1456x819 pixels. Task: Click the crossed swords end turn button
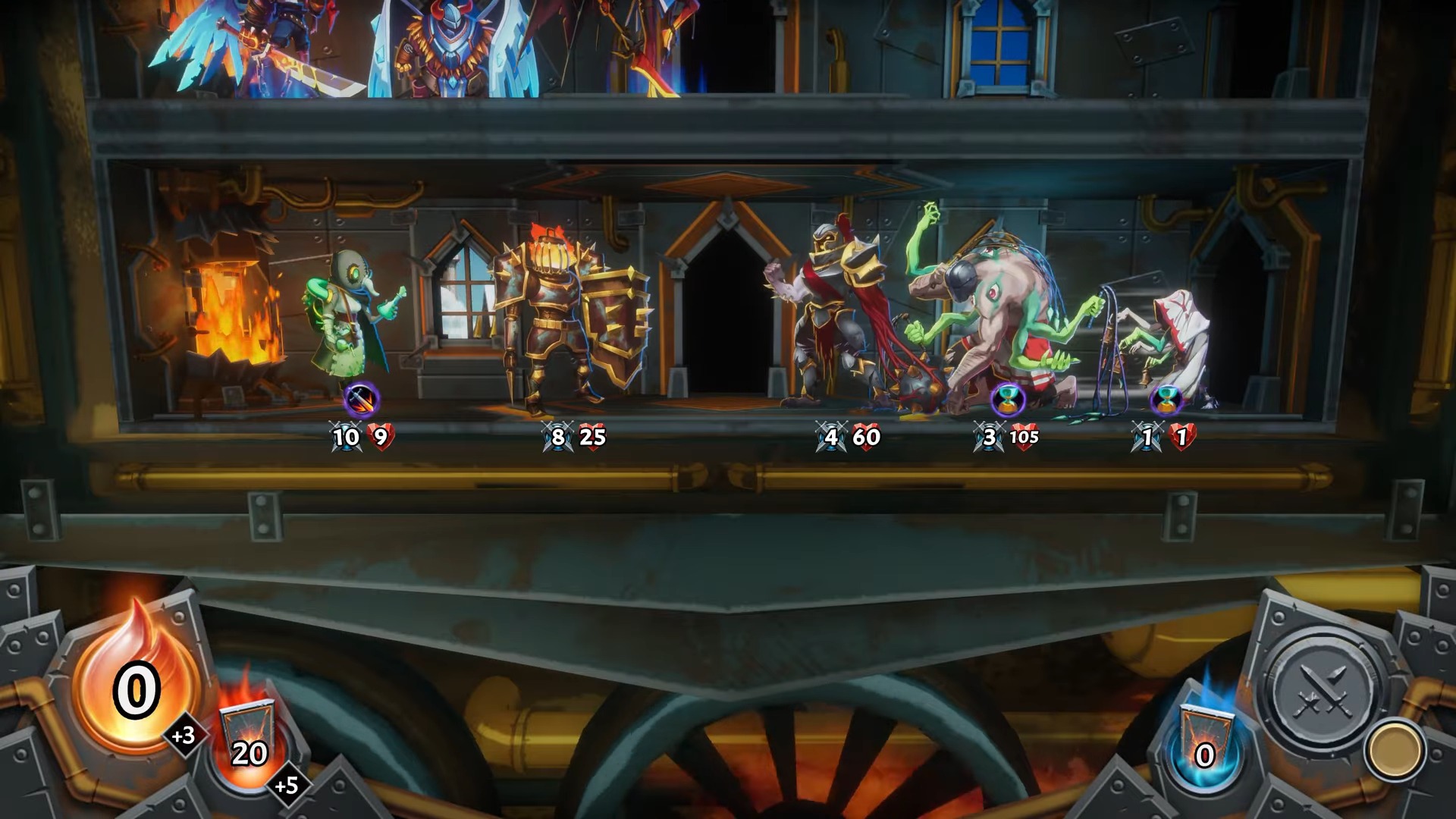[1324, 693]
